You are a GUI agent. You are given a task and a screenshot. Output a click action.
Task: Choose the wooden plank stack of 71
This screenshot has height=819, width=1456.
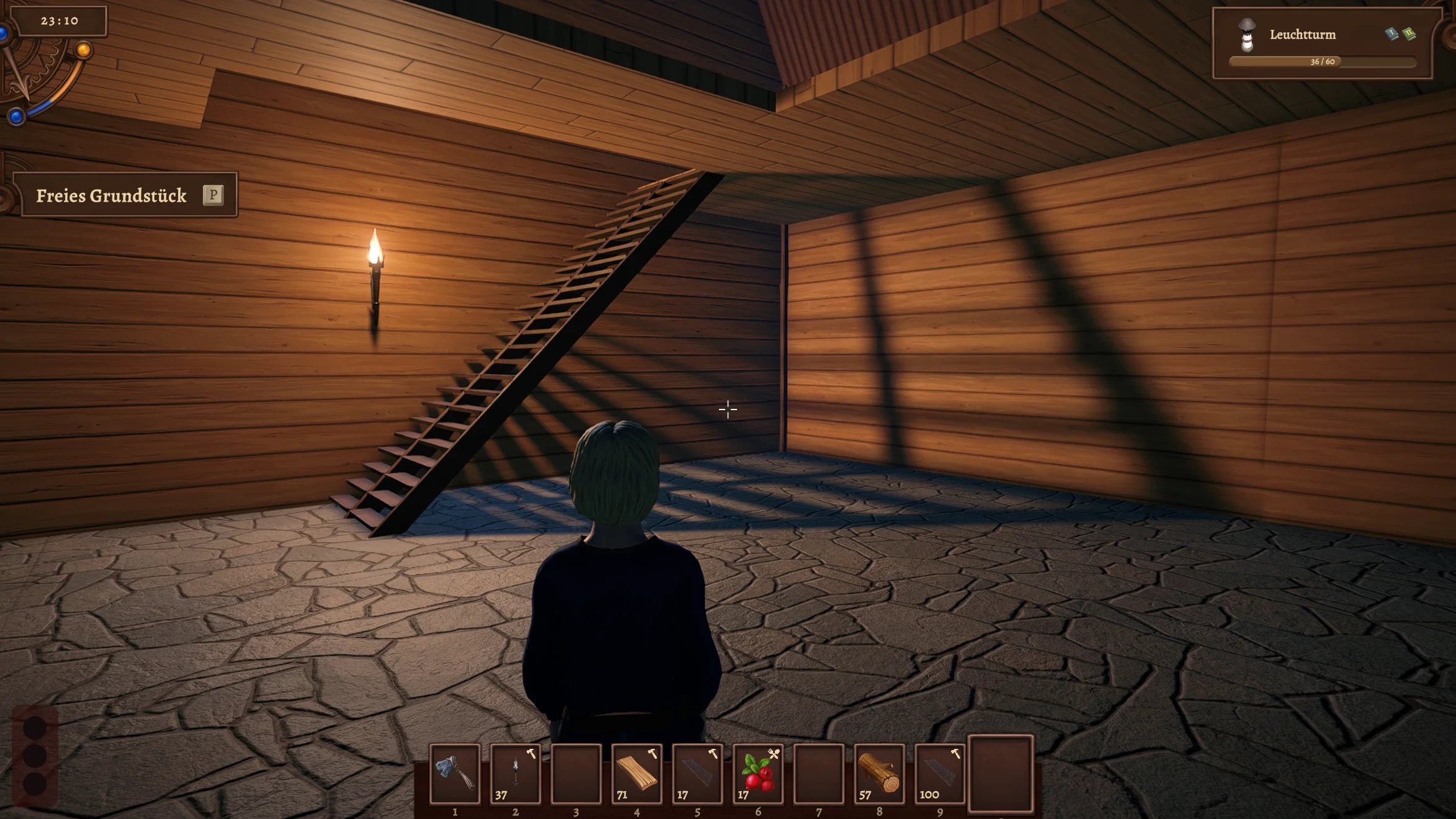[x=636, y=773]
